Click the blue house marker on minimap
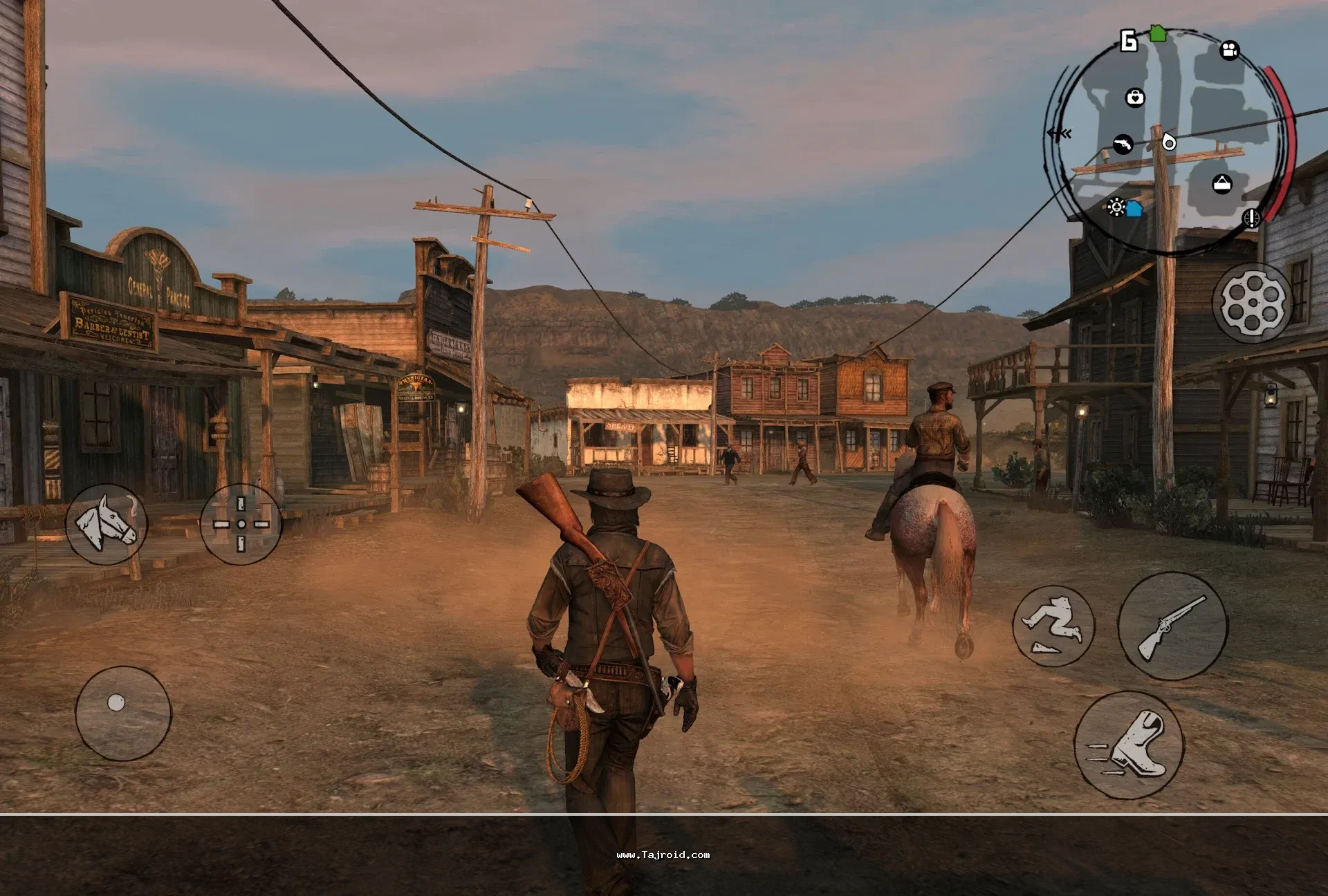 (x=1134, y=208)
